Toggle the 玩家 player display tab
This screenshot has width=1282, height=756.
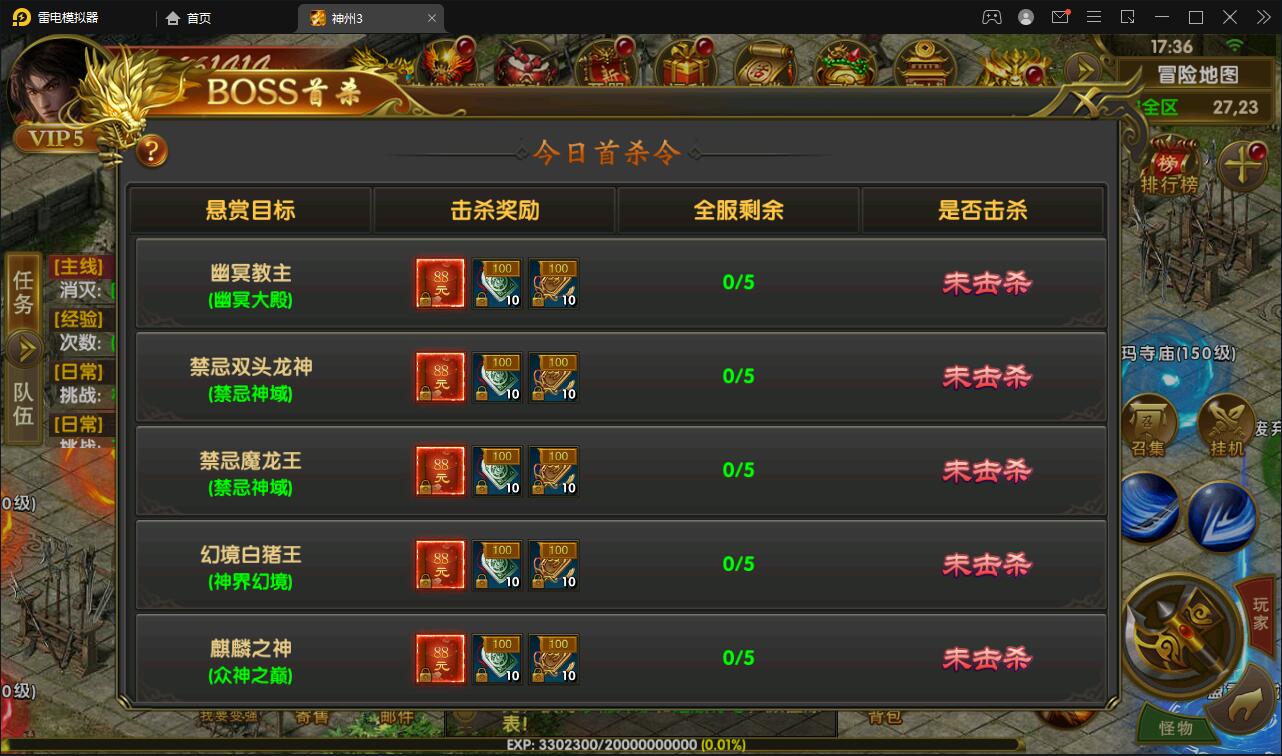[1260, 615]
